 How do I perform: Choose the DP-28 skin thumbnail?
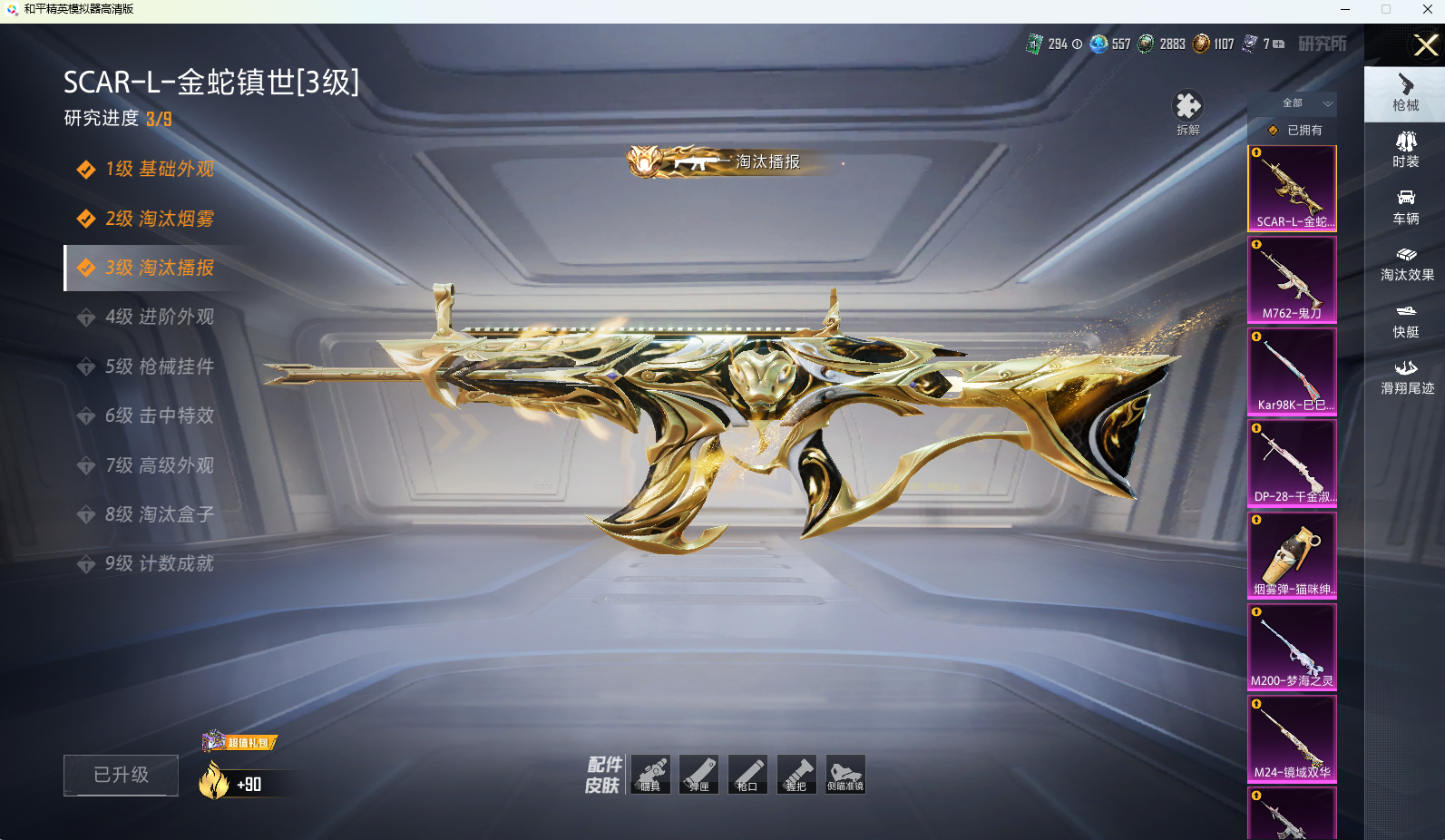pos(1292,463)
